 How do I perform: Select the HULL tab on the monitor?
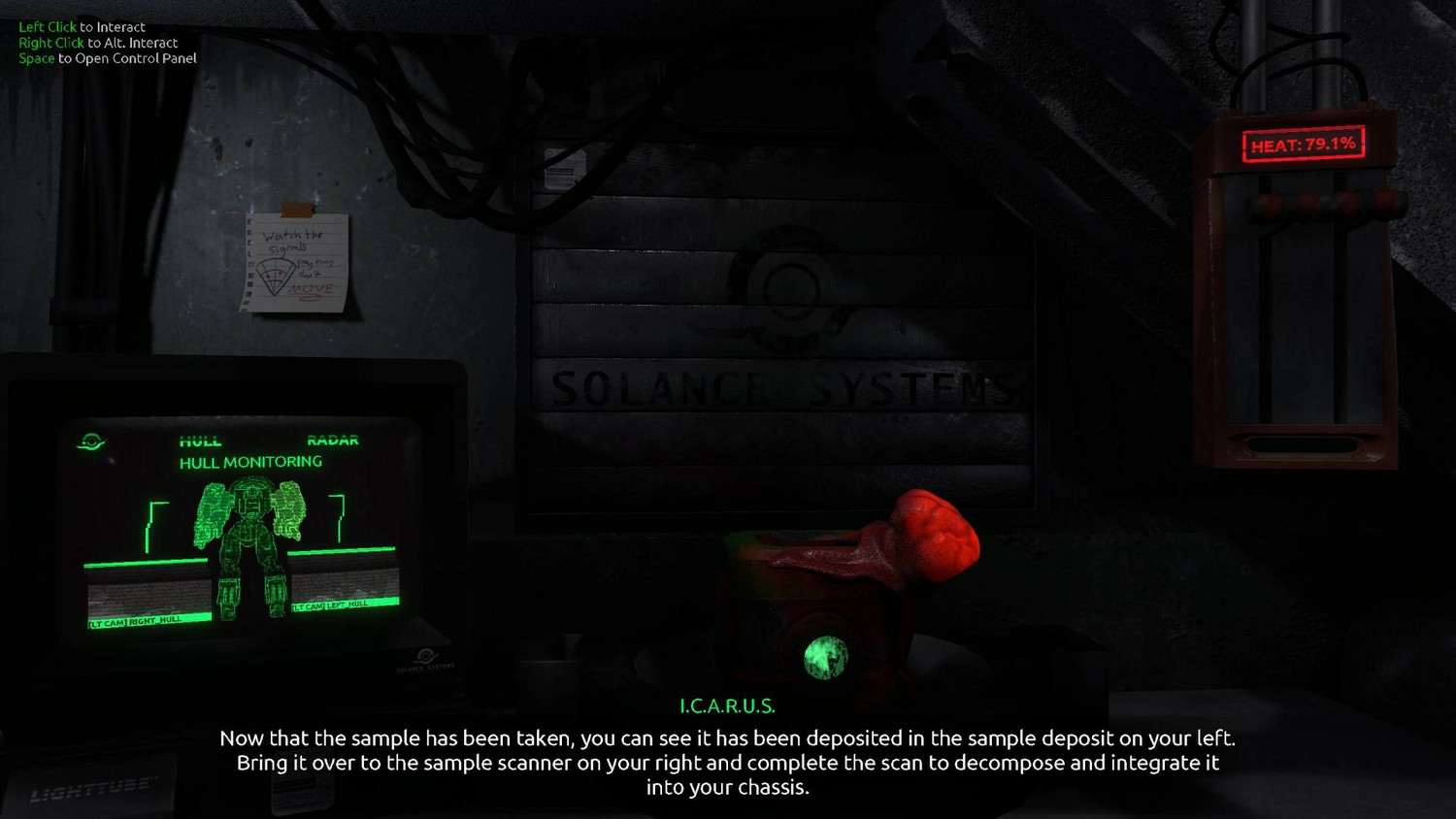[200, 442]
